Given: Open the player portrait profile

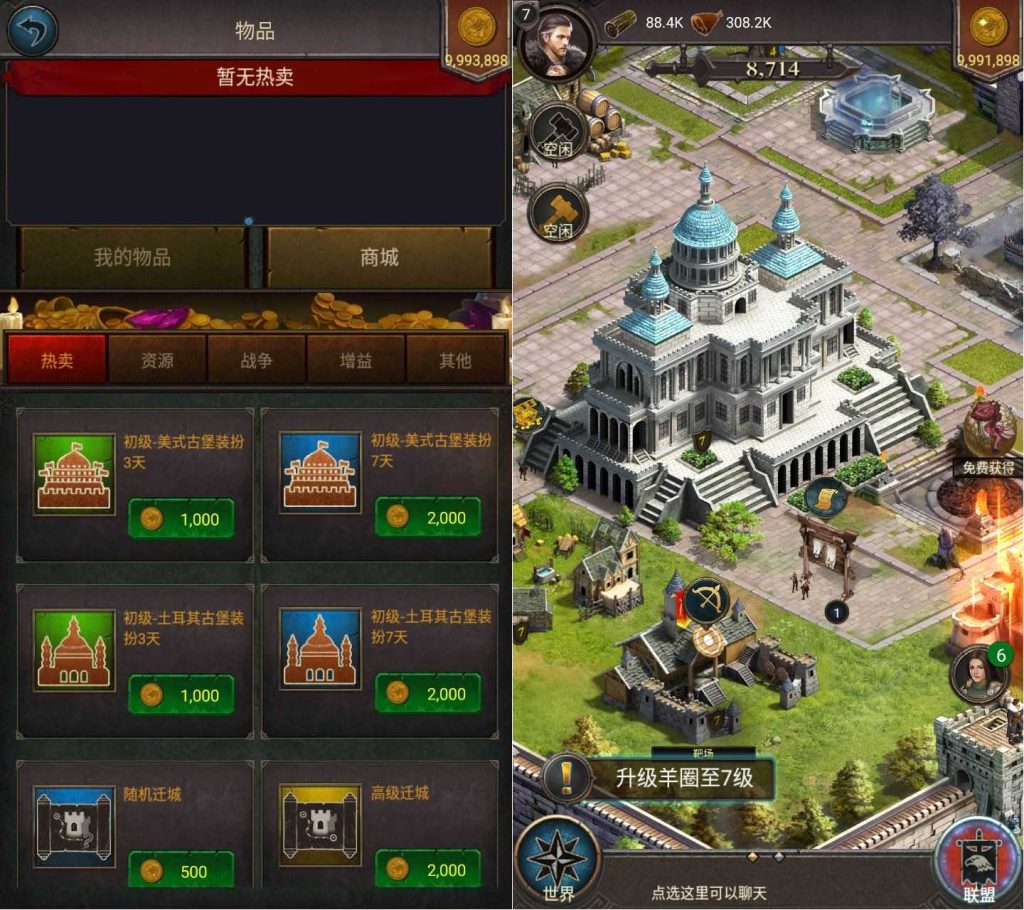Looking at the screenshot, I should coord(556,43).
